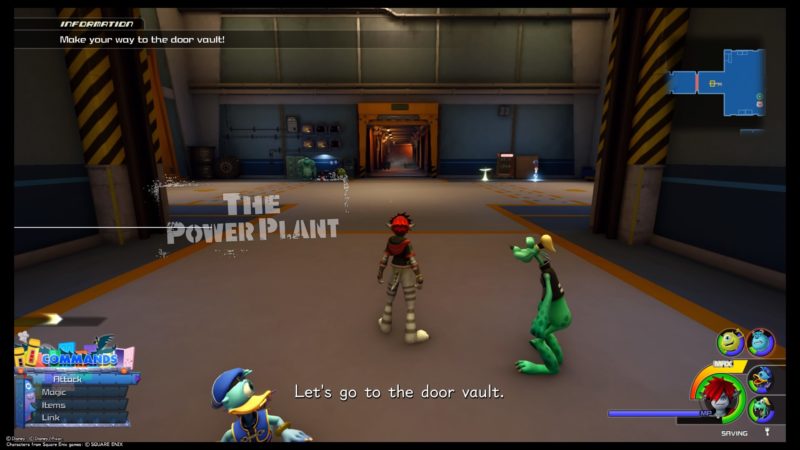The height and width of the screenshot is (450, 800).
Task: Select the Link command
Action: coord(51,418)
